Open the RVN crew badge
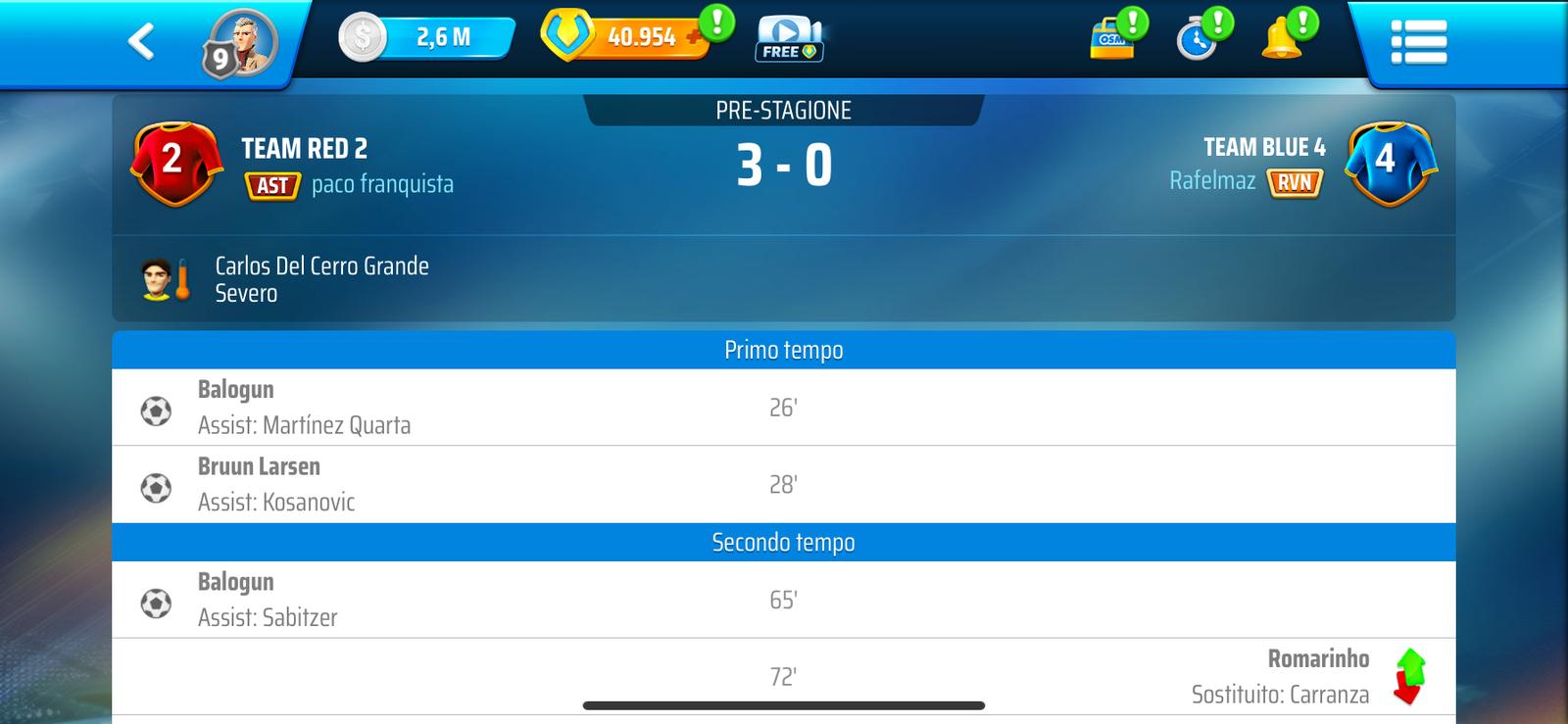Viewport: 1568px width, 724px height. click(x=1295, y=182)
